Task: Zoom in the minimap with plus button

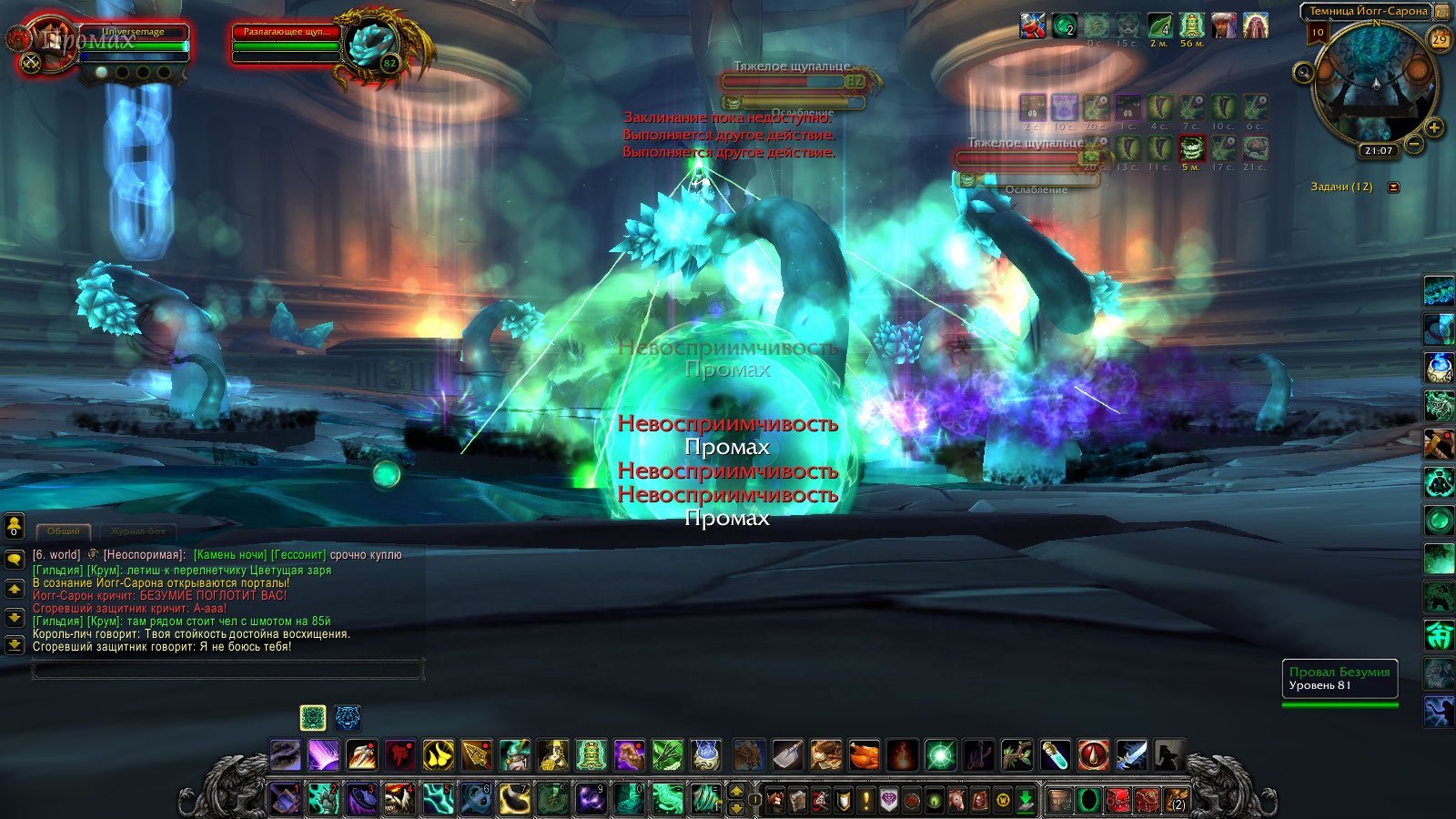Action: tap(1434, 127)
